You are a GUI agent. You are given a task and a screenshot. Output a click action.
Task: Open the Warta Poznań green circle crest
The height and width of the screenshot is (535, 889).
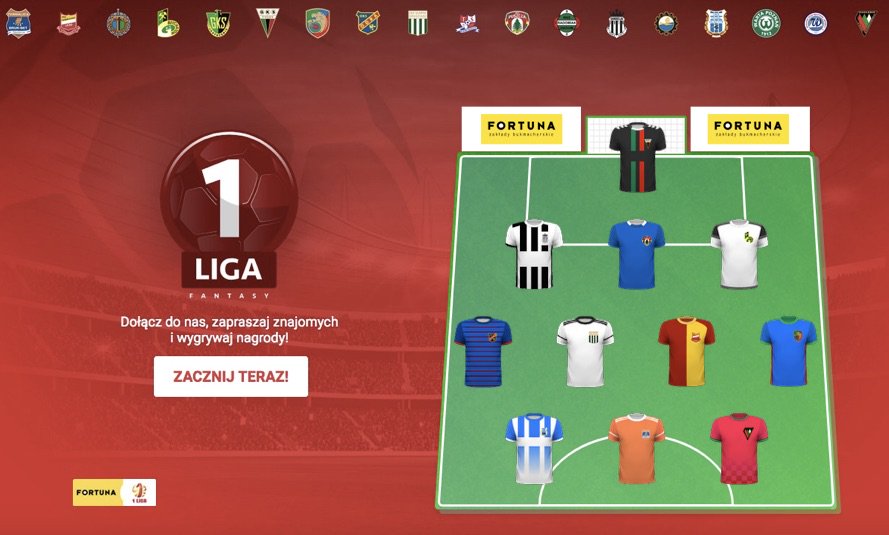[766, 23]
